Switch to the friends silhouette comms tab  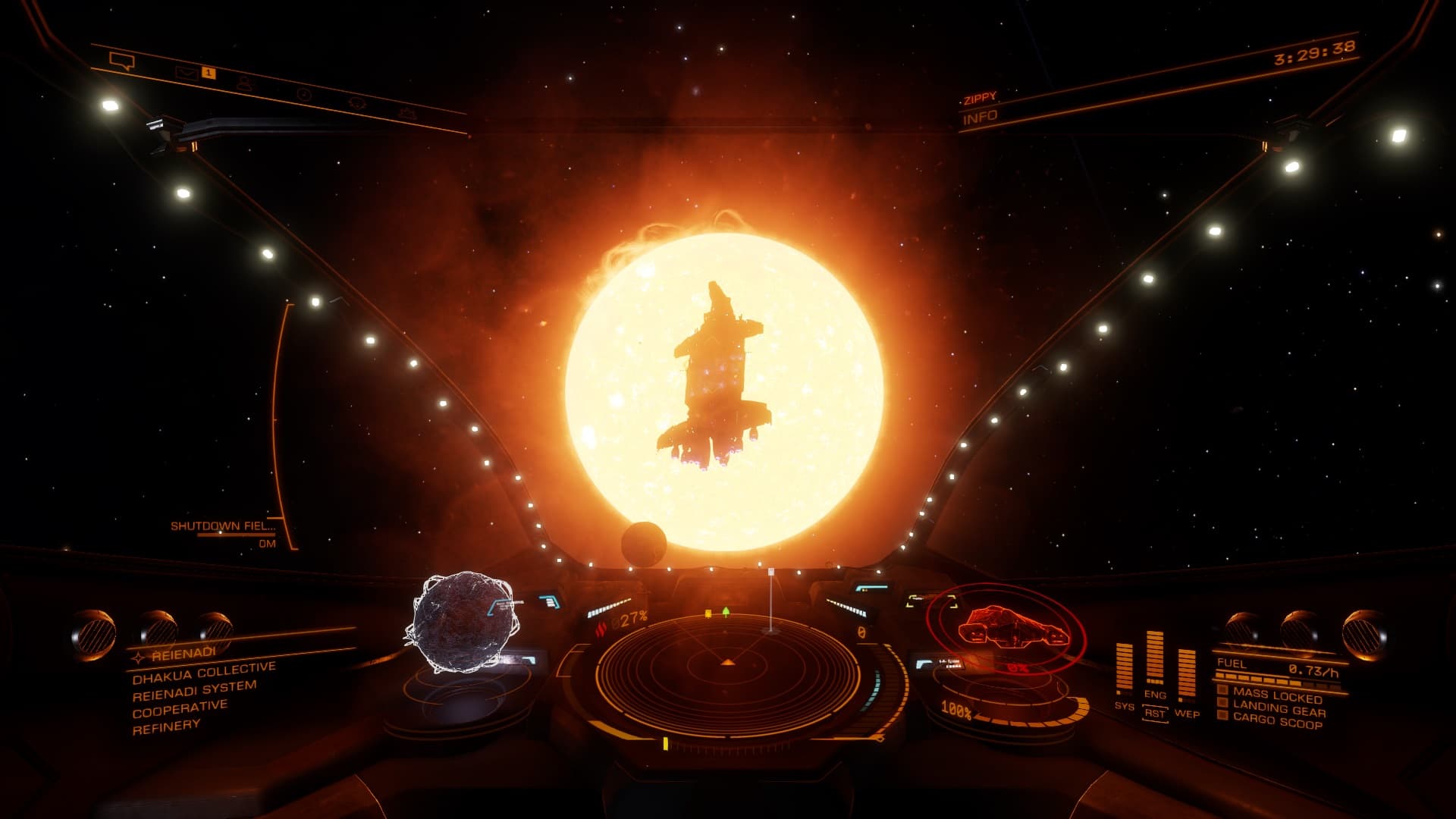244,83
